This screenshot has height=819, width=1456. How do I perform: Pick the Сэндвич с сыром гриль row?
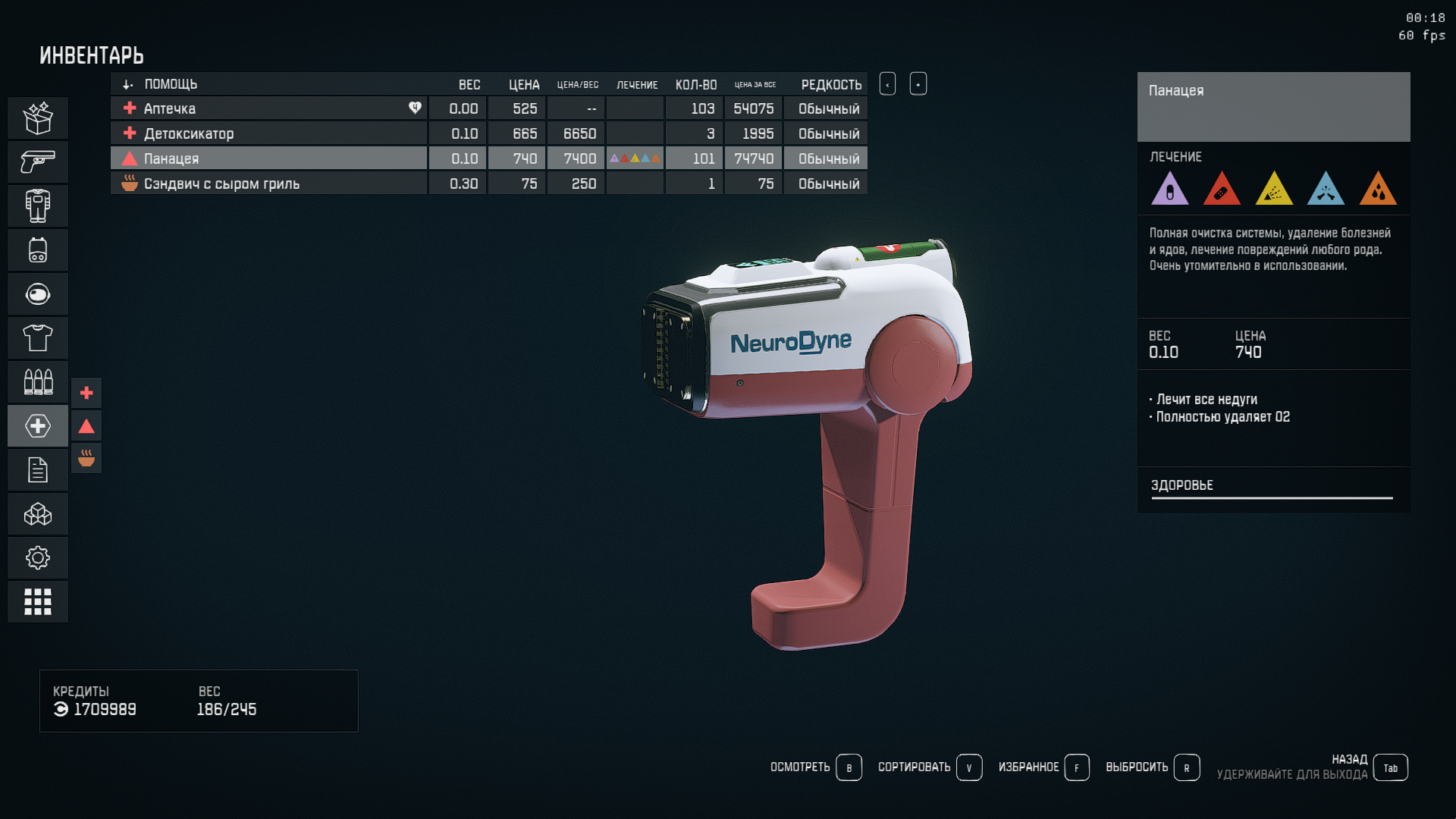tap(269, 184)
